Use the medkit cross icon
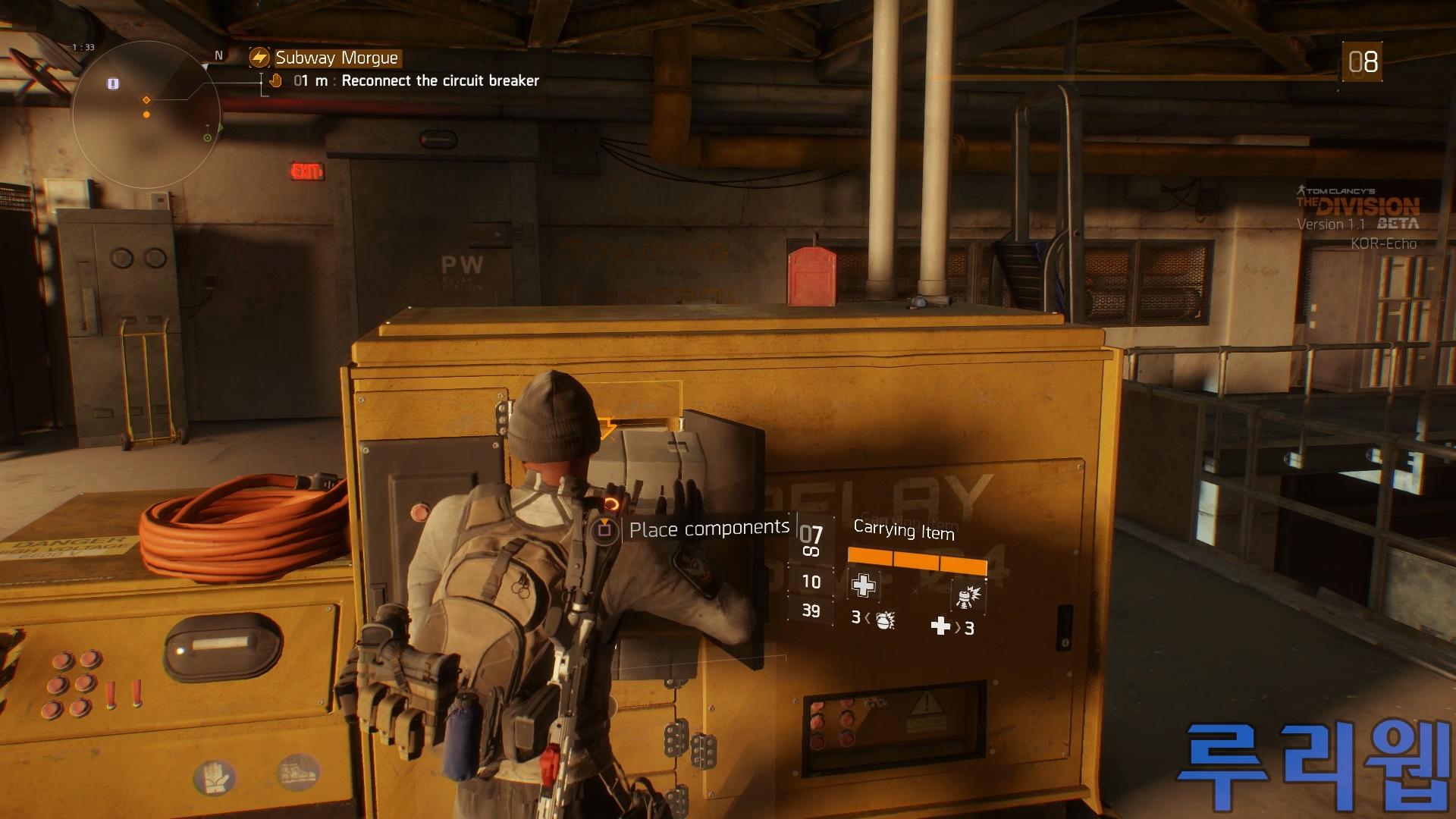Viewport: 1456px width, 819px height. pos(940,626)
